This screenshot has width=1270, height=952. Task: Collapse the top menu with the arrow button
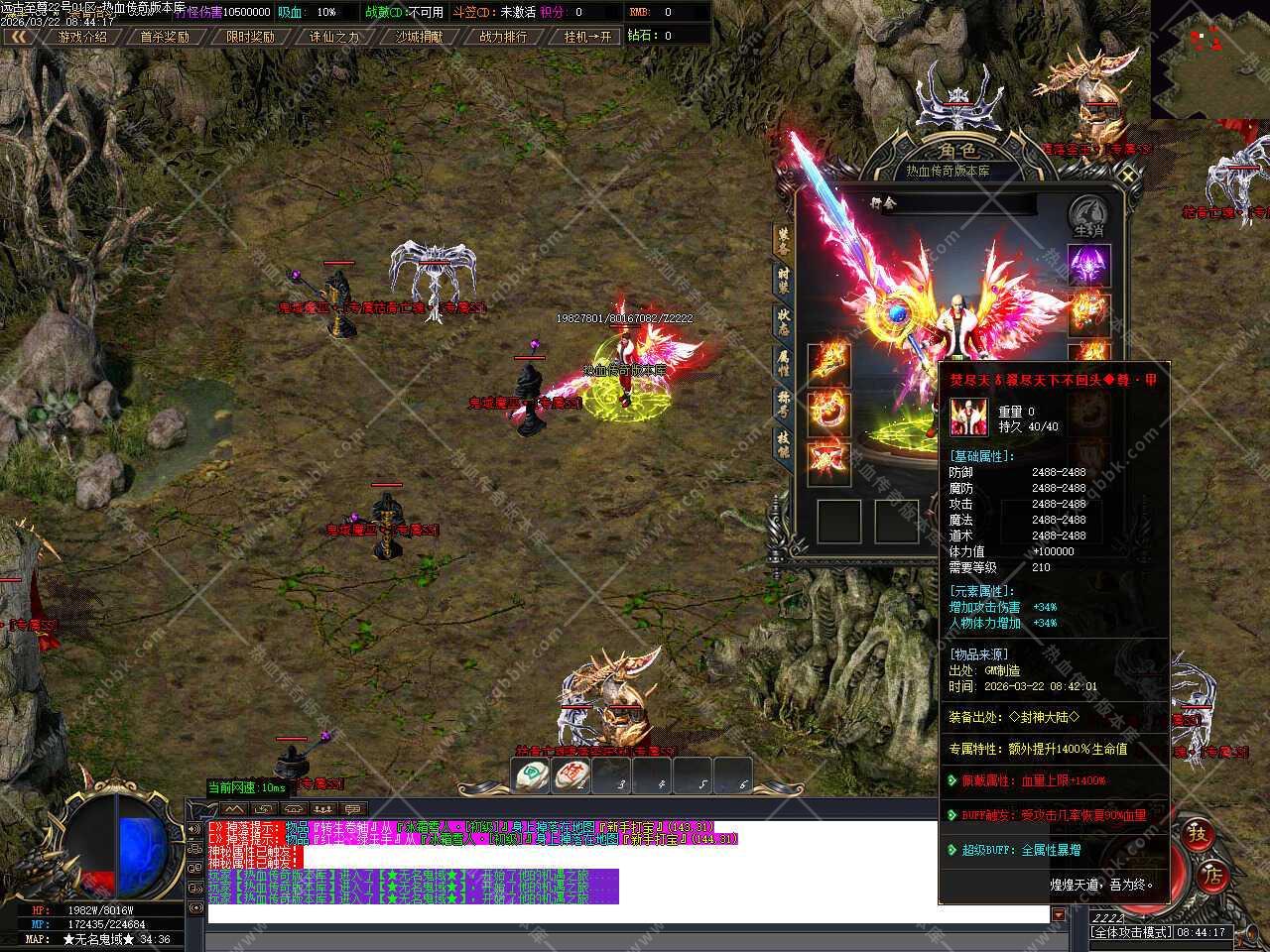pos(17,37)
